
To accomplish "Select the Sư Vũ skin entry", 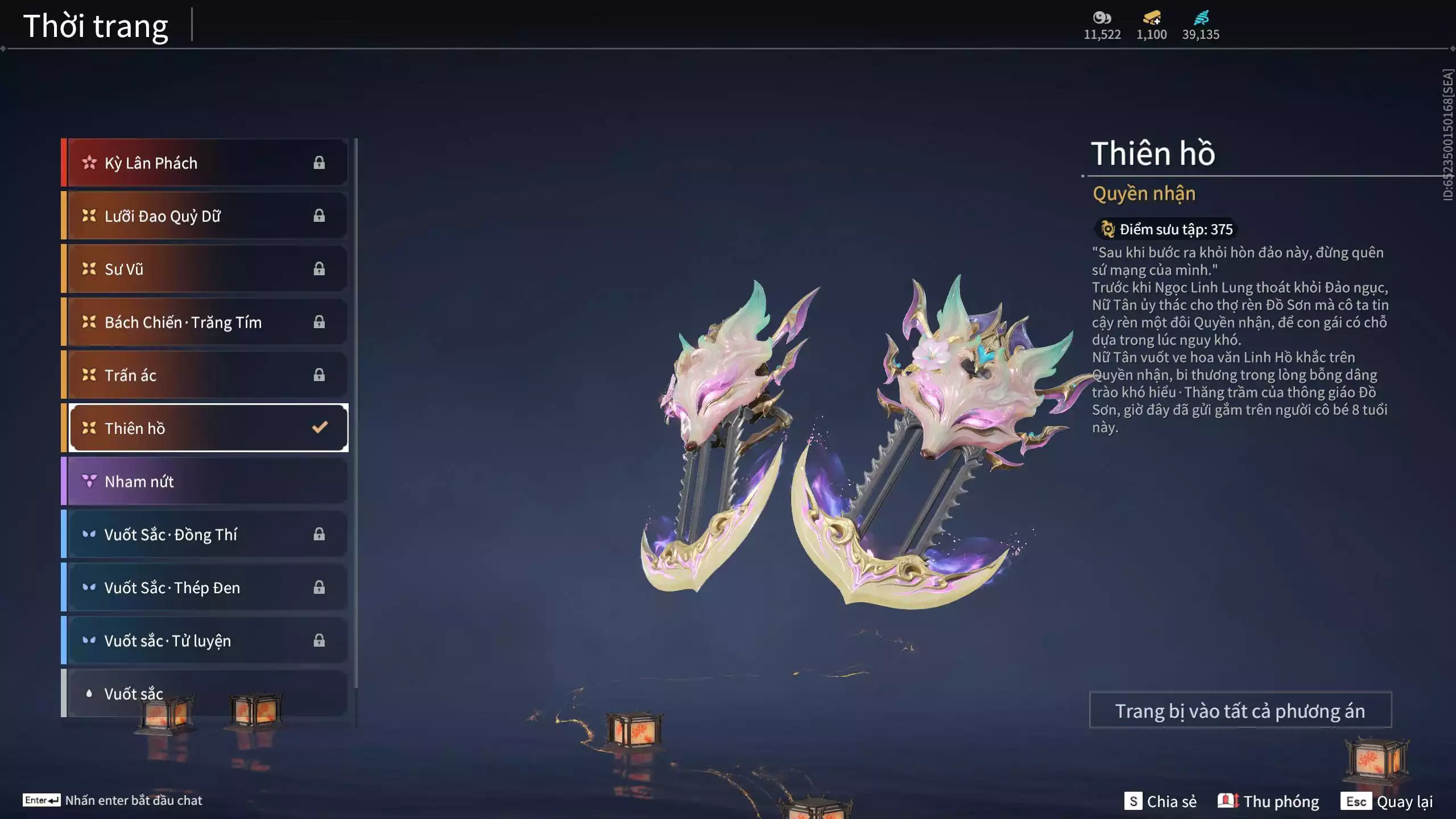I will (205, 269).
